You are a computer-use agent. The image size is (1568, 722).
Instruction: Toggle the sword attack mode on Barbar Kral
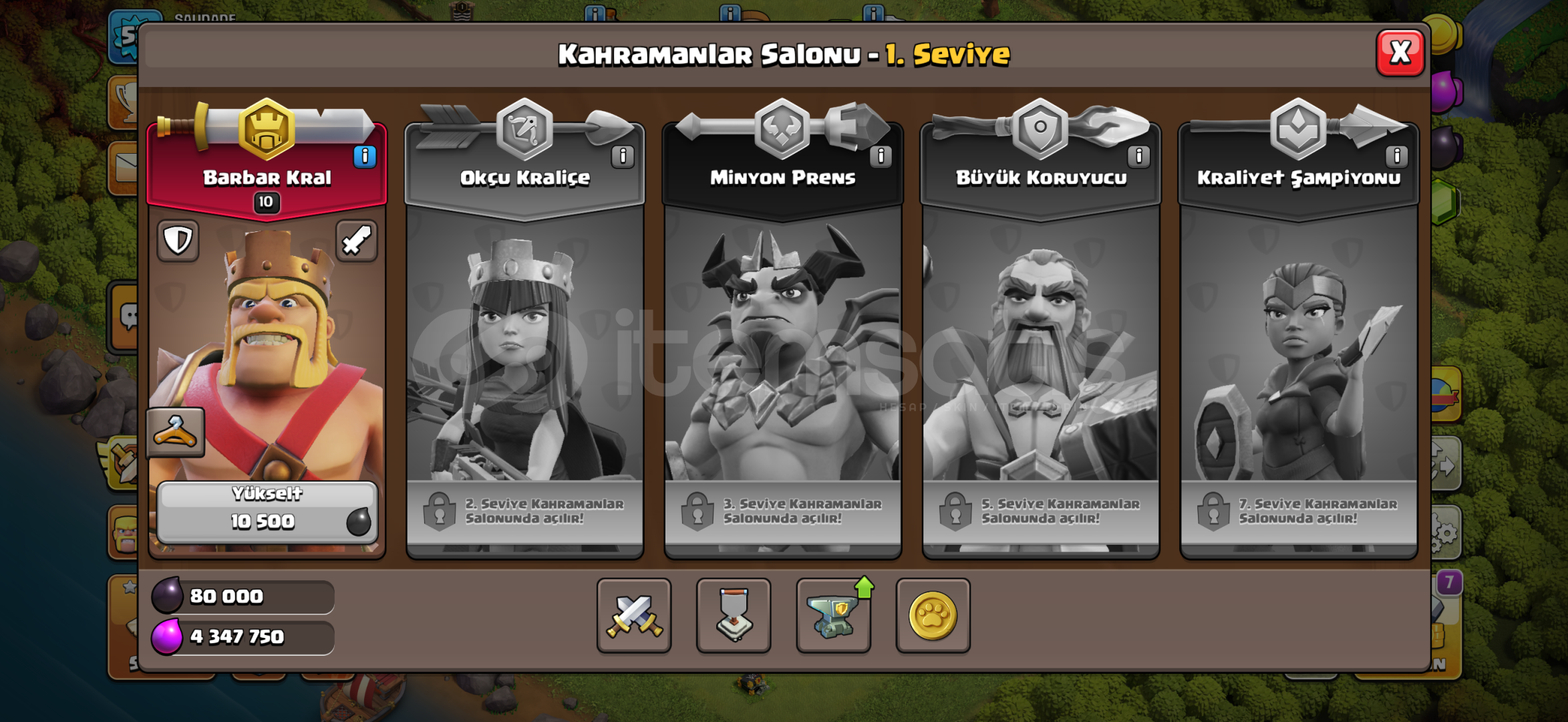tap(356, 241)
